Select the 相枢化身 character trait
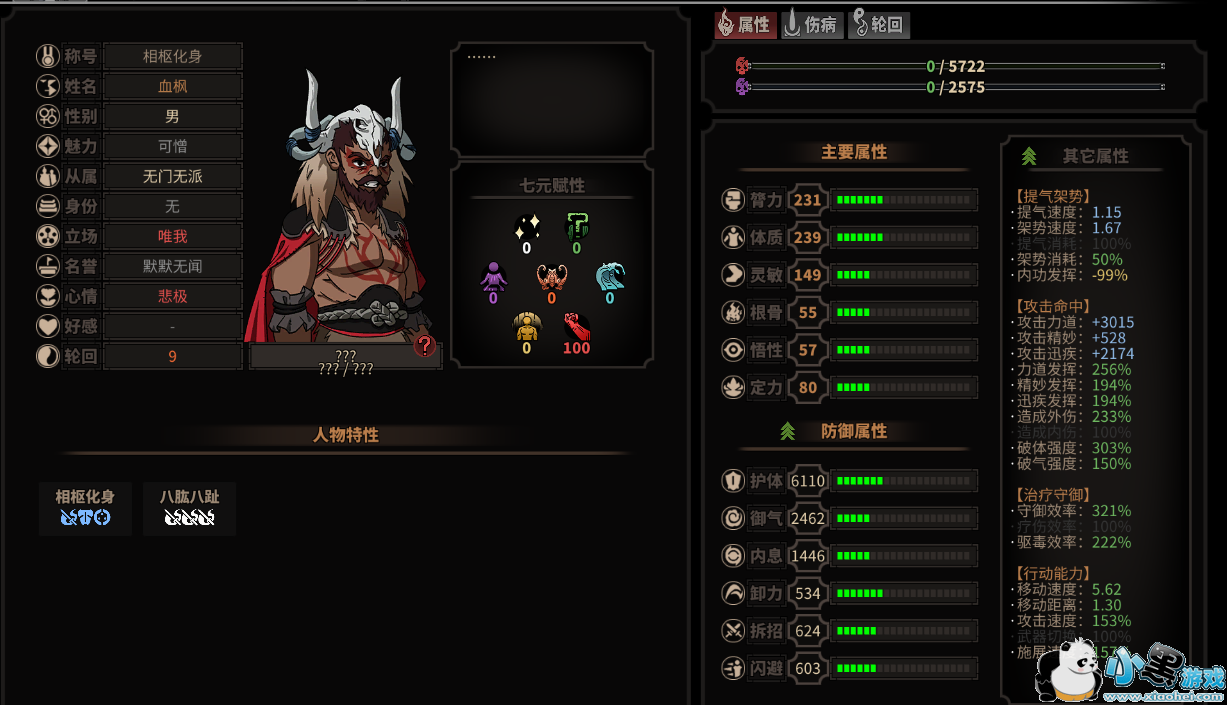The image size is (1227, 705). click(x=85, y=507)
